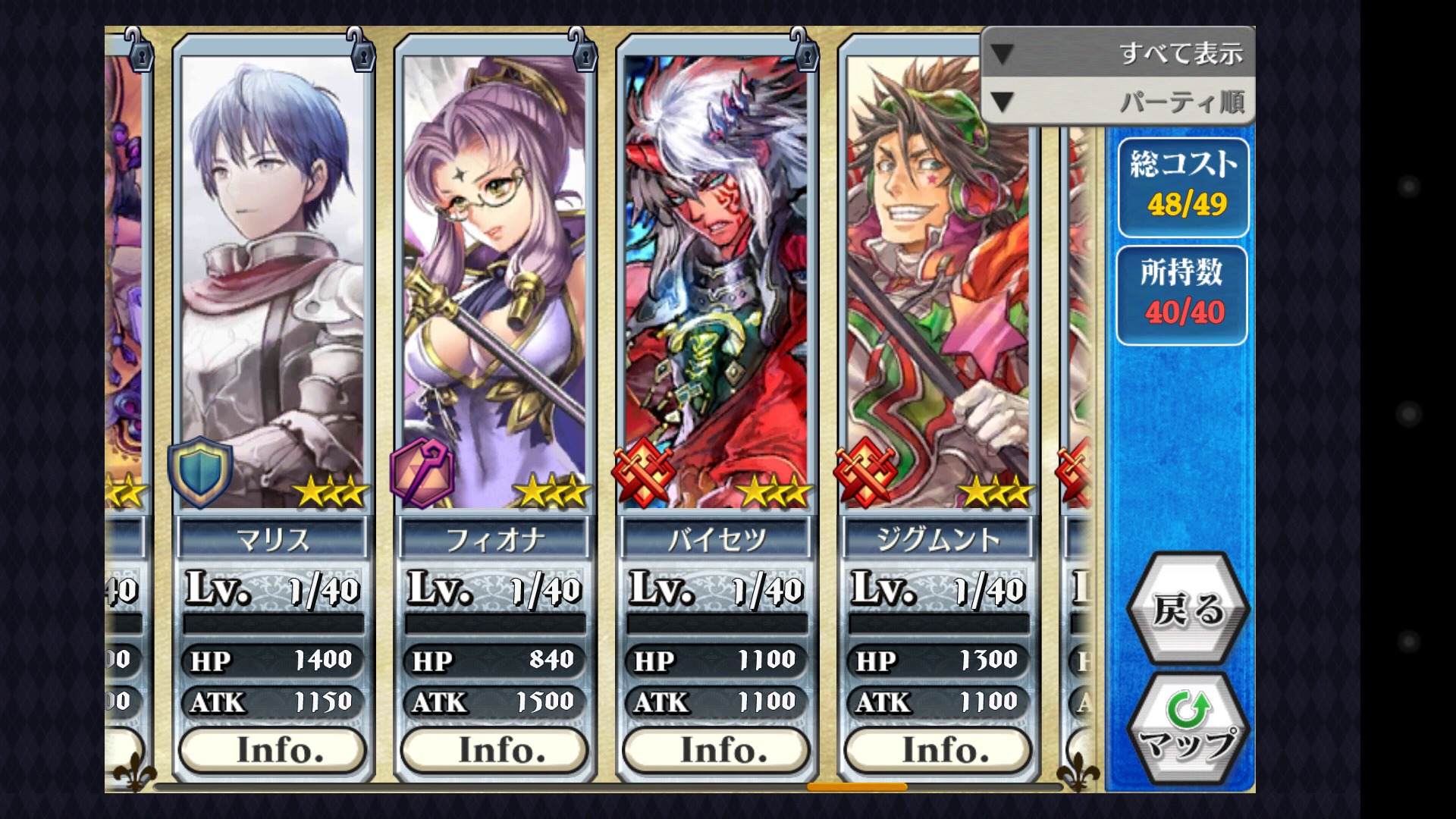Toggle the lock on バイセツ card
This screenshot has height=819, width=1456.
[803, 52]
